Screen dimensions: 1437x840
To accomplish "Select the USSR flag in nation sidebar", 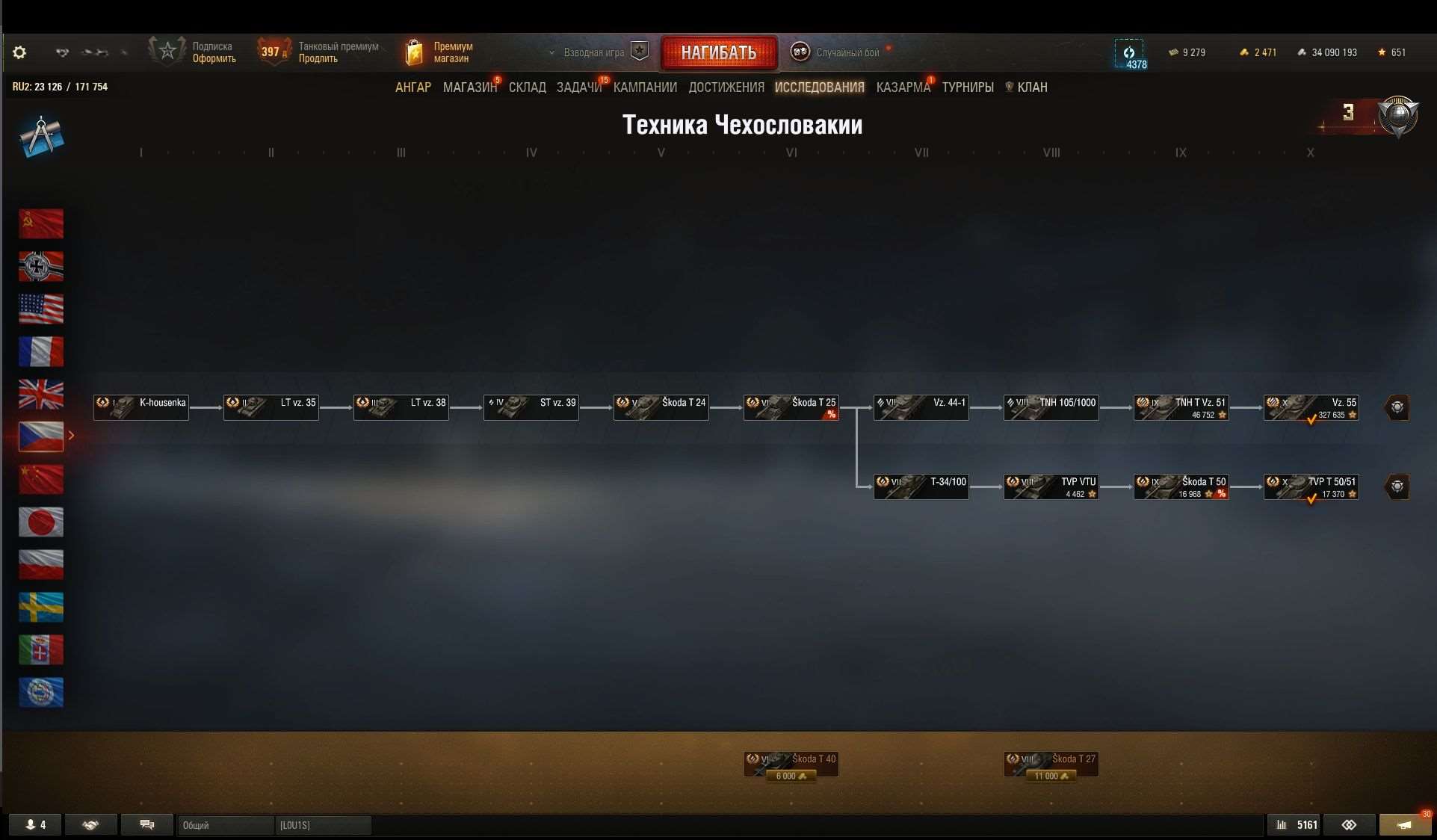I will pyautogui.click(x=41, y=223).
